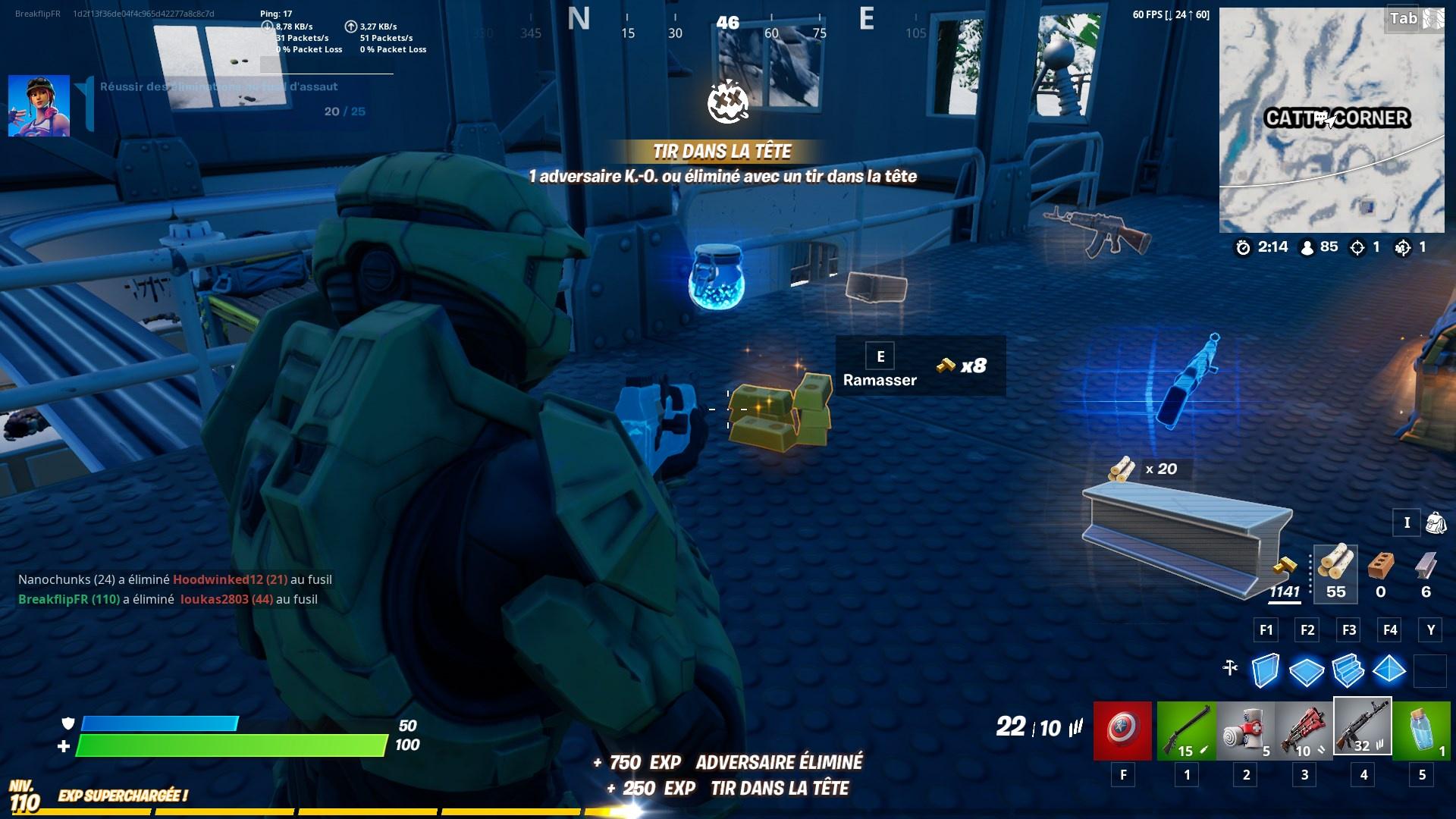Select the stairs build piece on F3

pos(1348,670)
